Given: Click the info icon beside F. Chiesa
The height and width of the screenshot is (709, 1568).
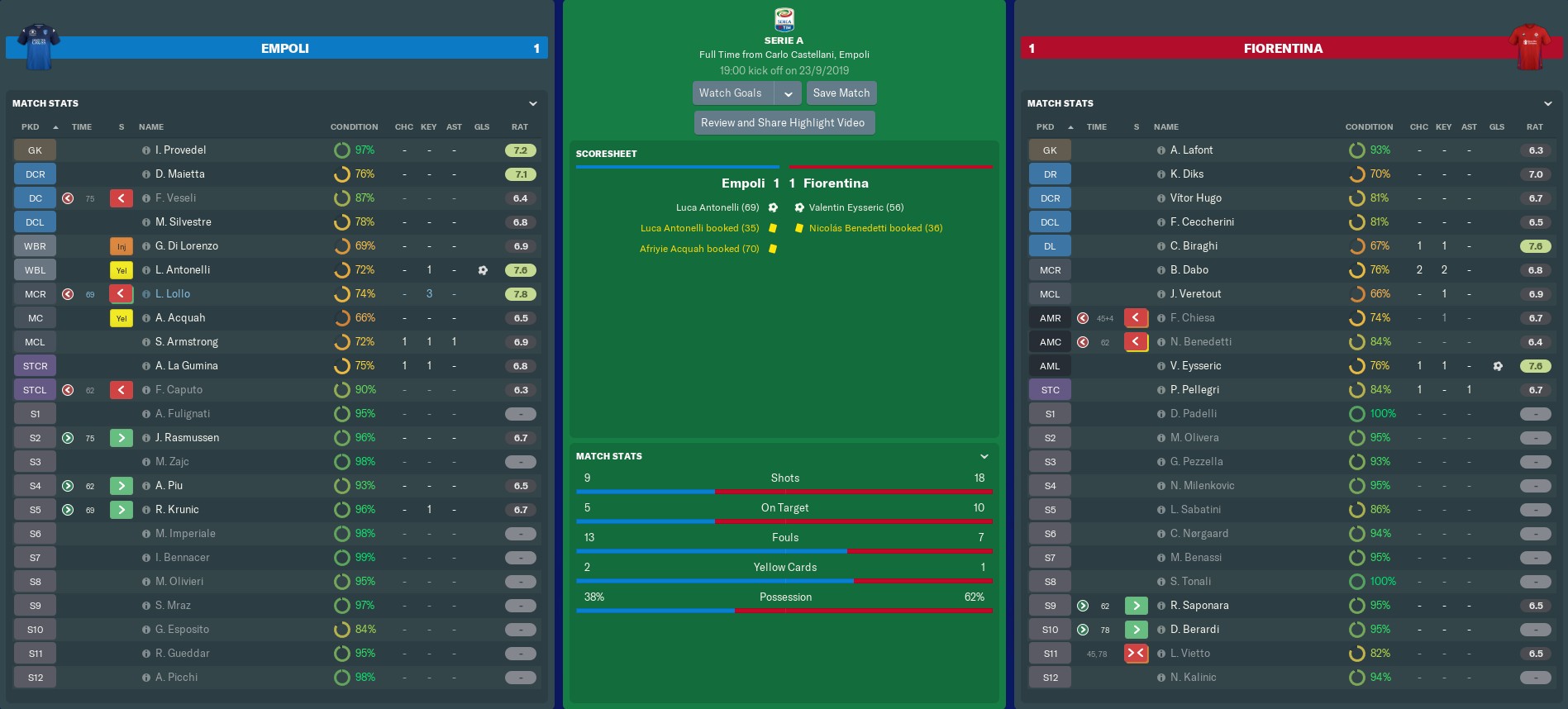Looking at the screenshot, I should [x=1161, y=318].
